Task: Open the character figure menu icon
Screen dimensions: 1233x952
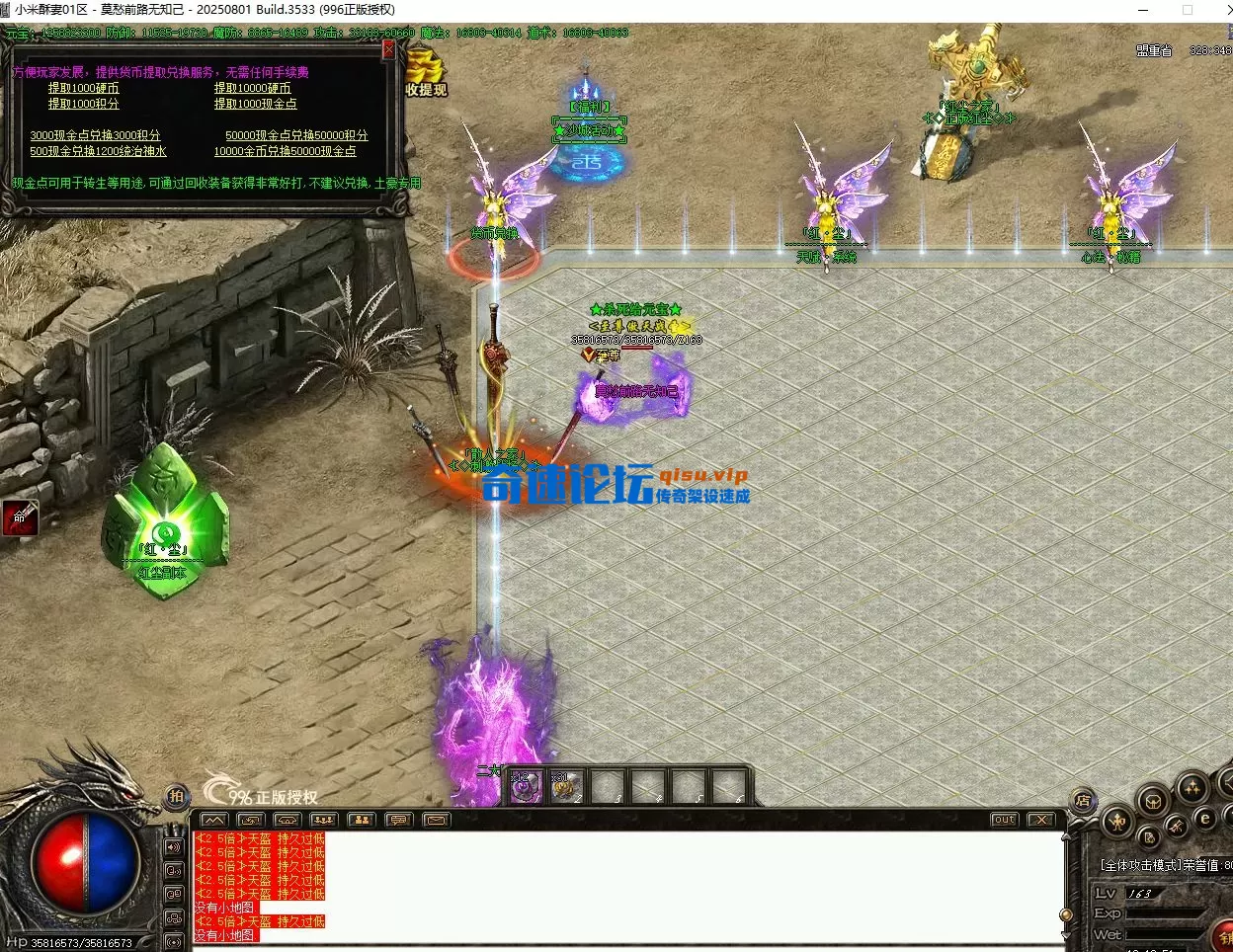Action: 1117,820
